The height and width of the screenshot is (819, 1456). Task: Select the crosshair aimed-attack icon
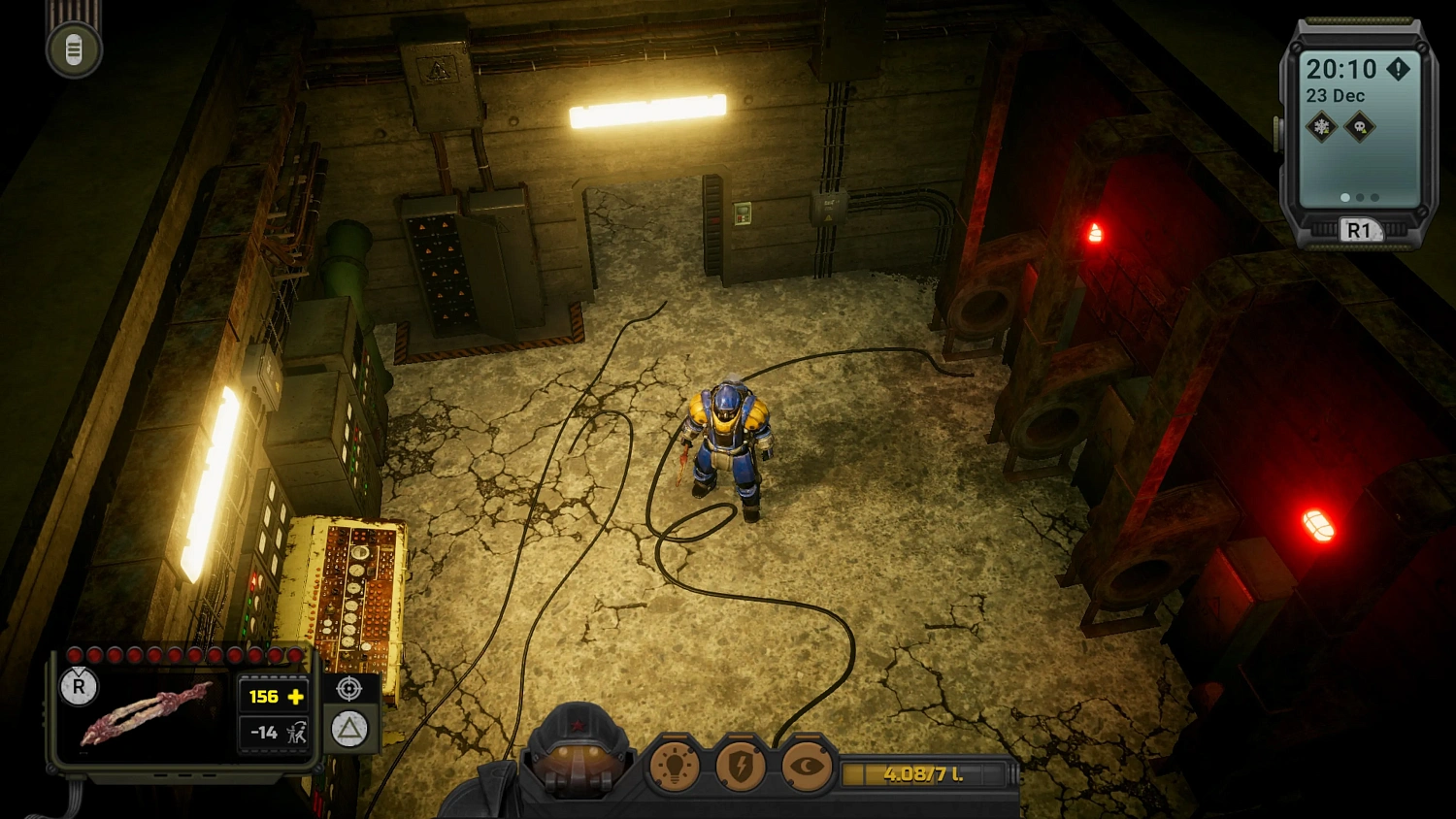point(348,690)
